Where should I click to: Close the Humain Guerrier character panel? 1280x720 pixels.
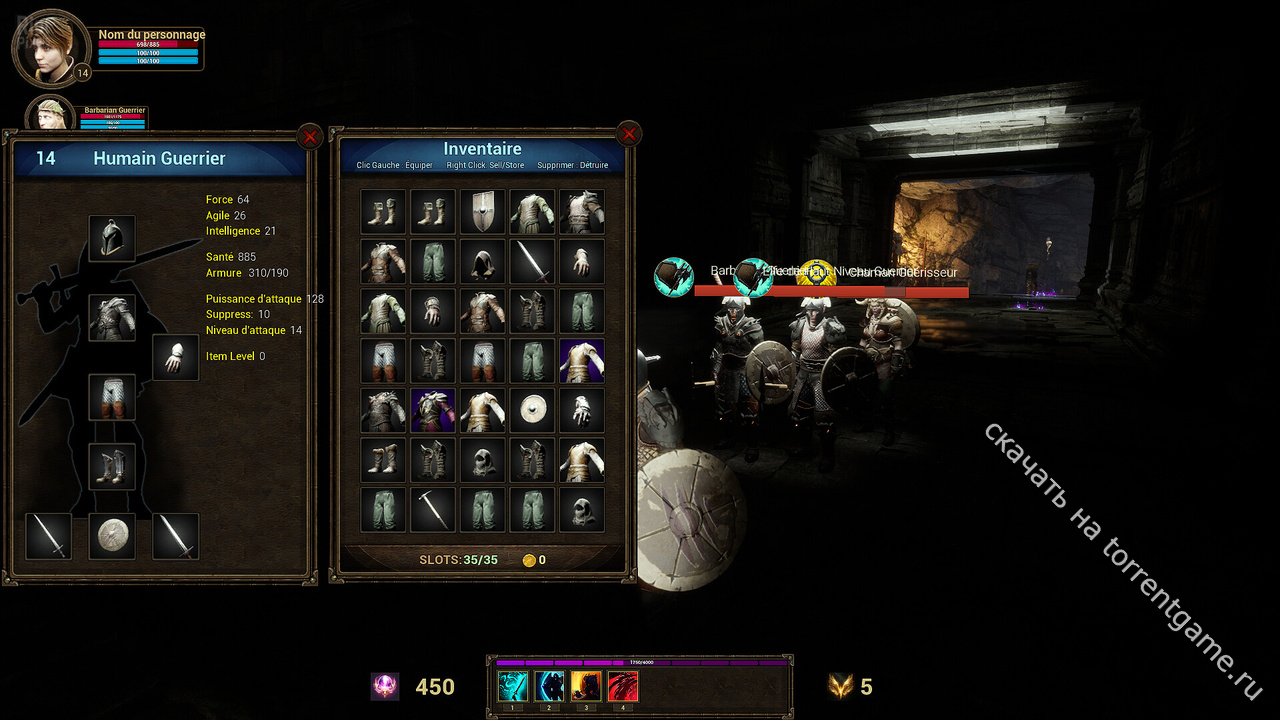[310, 135]
